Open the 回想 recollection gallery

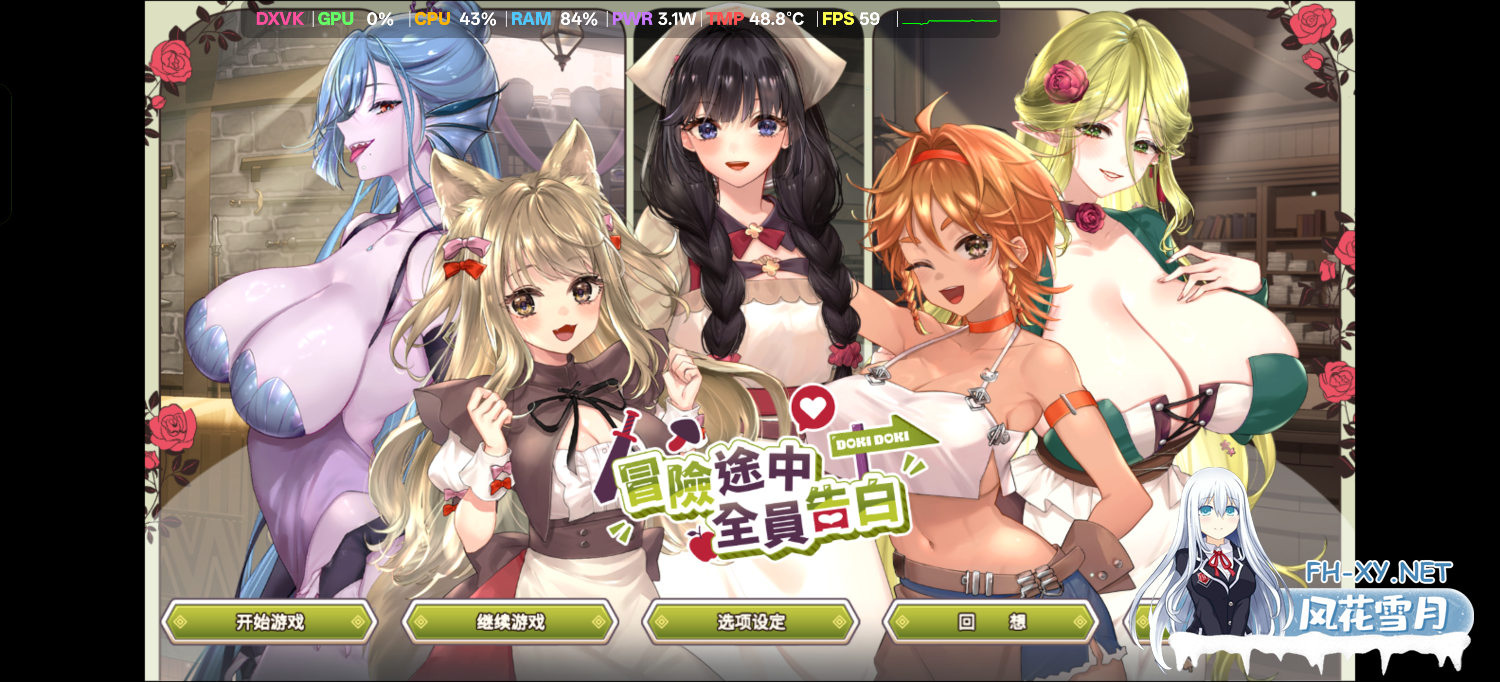tap(991, 622)
